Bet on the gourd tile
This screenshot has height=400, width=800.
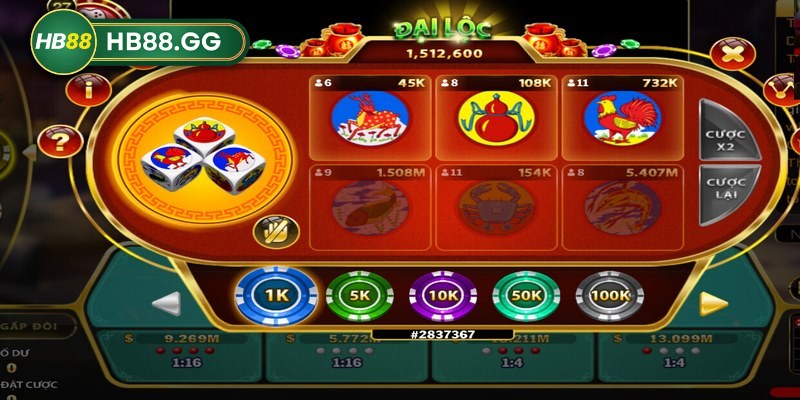click(x=494, y=117)
